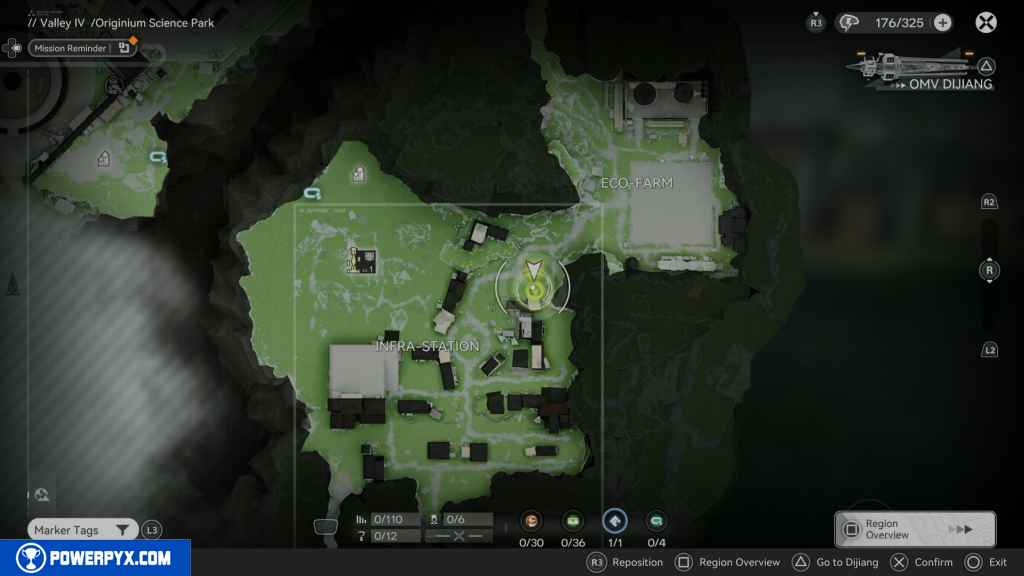The height and width of the screenshot is (576, 1024).
Task: Select the Infra-Station facility marker icon
Action: pos(362,260)
